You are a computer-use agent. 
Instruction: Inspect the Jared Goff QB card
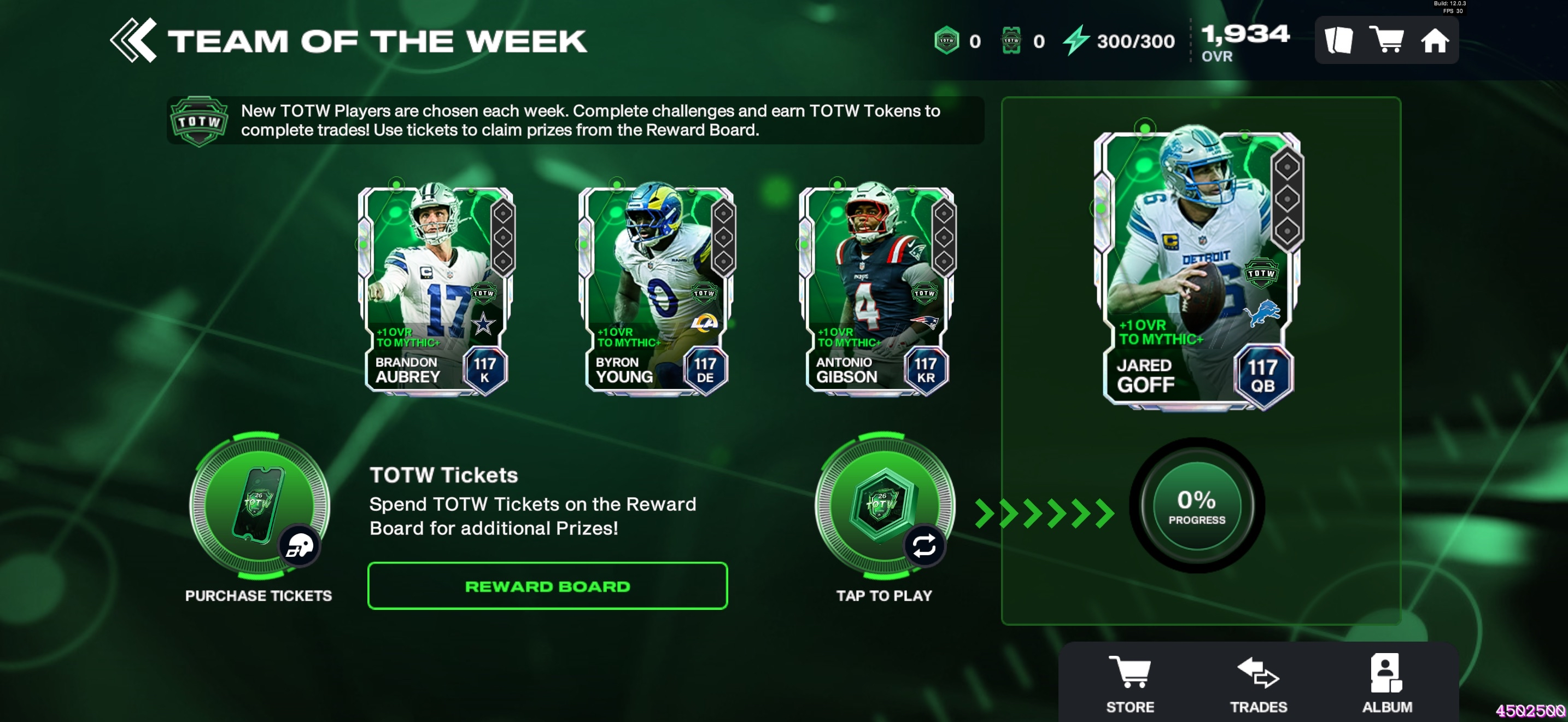click(1197, 268)
